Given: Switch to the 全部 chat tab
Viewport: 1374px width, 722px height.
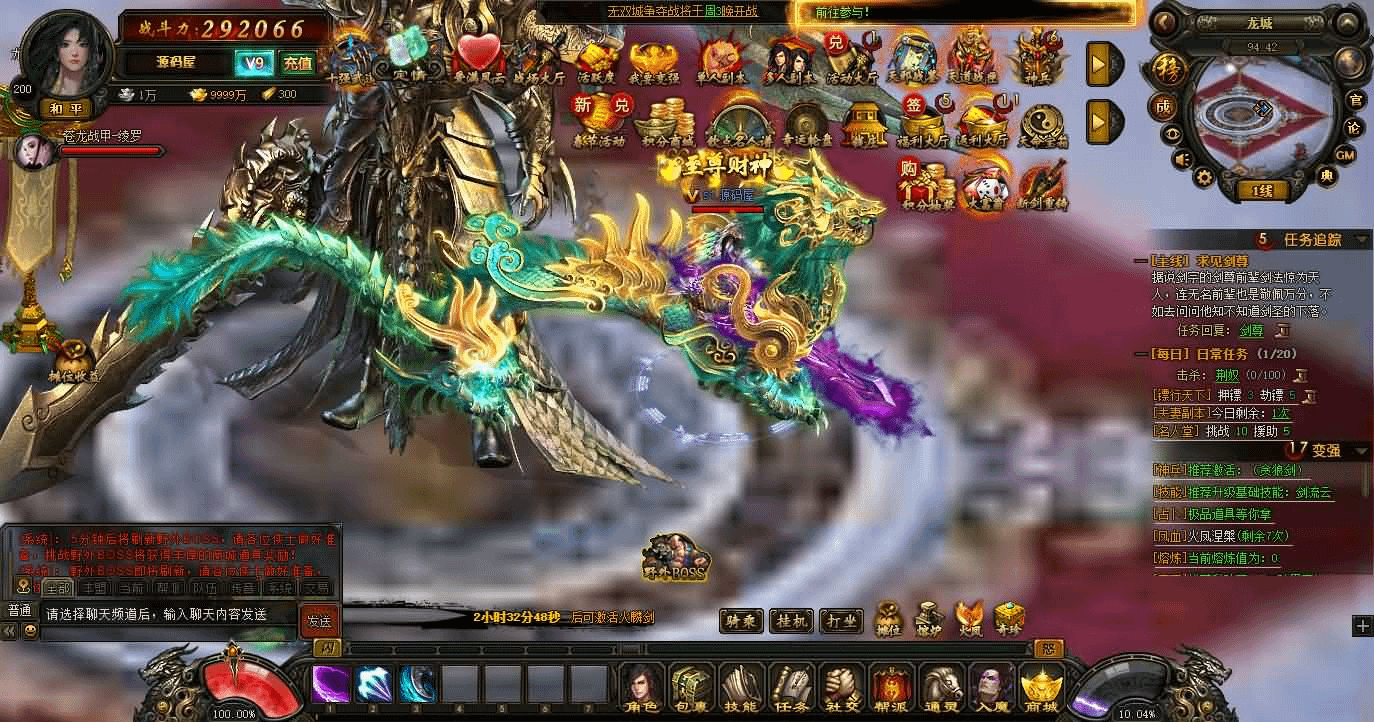Looking at the screenshot, I should [x=58, y=588].
